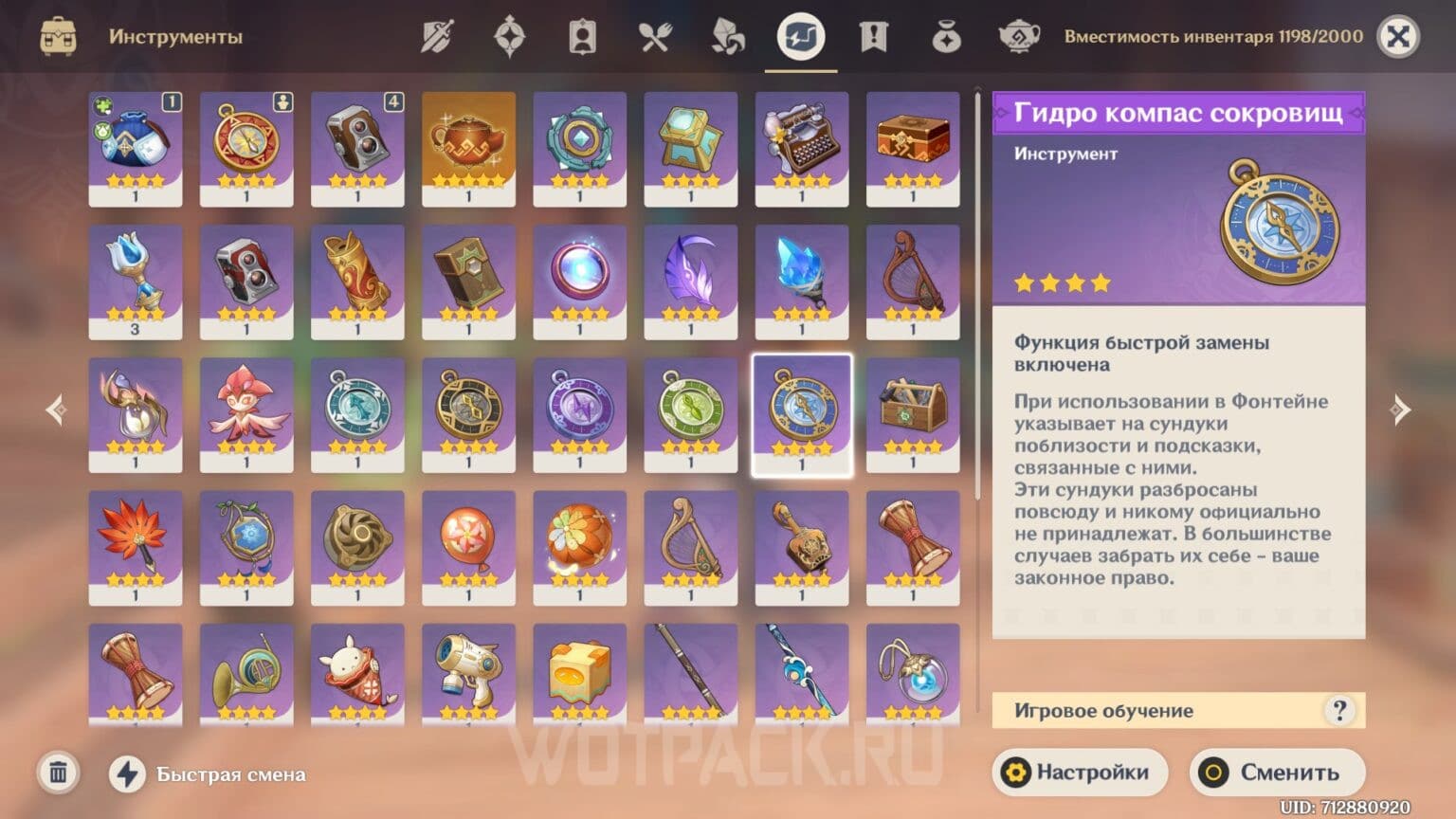
Task: Open the Игровое обучение help question mark
Action: (x=1339, y=709)
